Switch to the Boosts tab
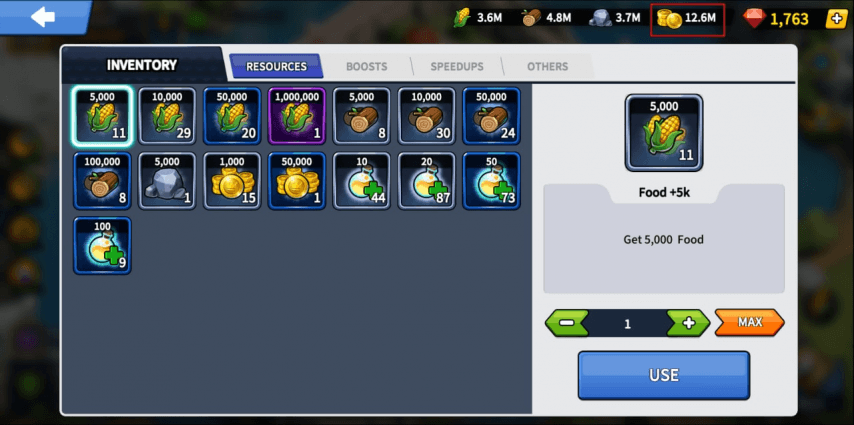 pos(366,66)
